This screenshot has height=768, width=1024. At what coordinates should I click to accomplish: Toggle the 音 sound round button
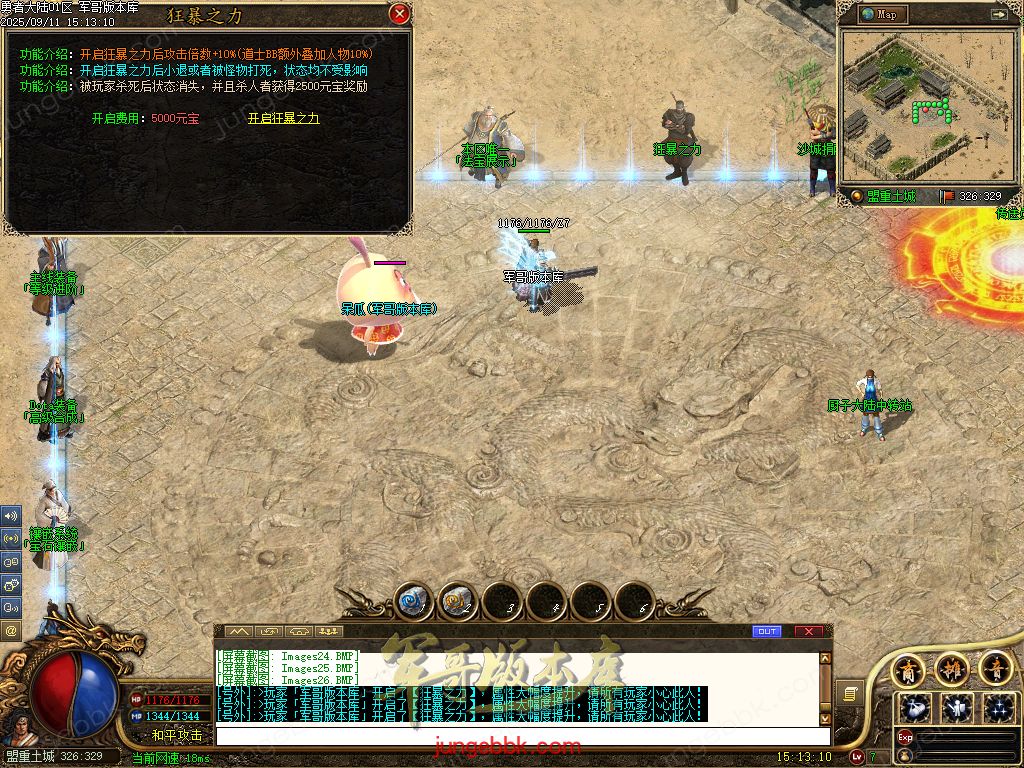coord(996,668)
